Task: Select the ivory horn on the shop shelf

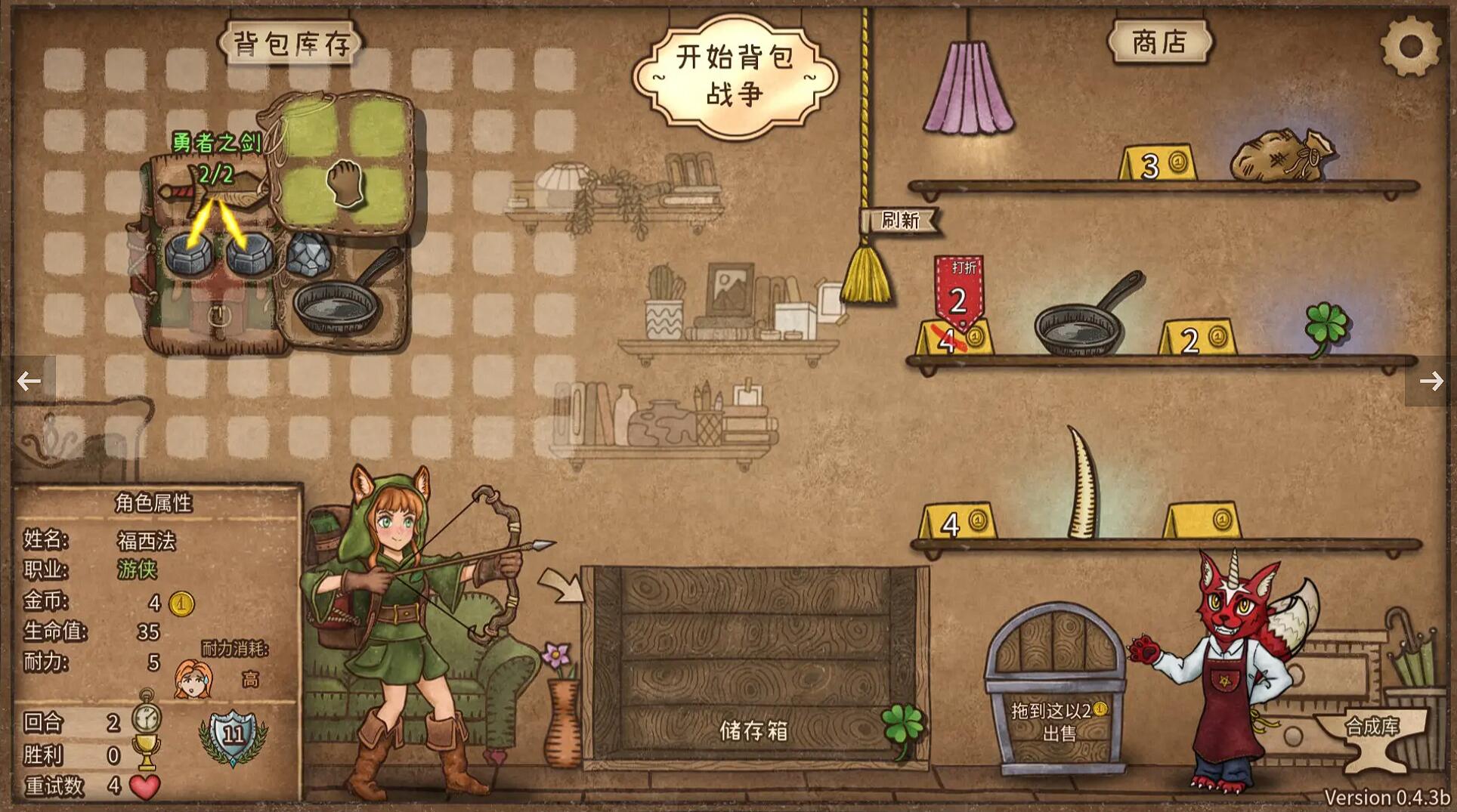Action: [1083, 483]
